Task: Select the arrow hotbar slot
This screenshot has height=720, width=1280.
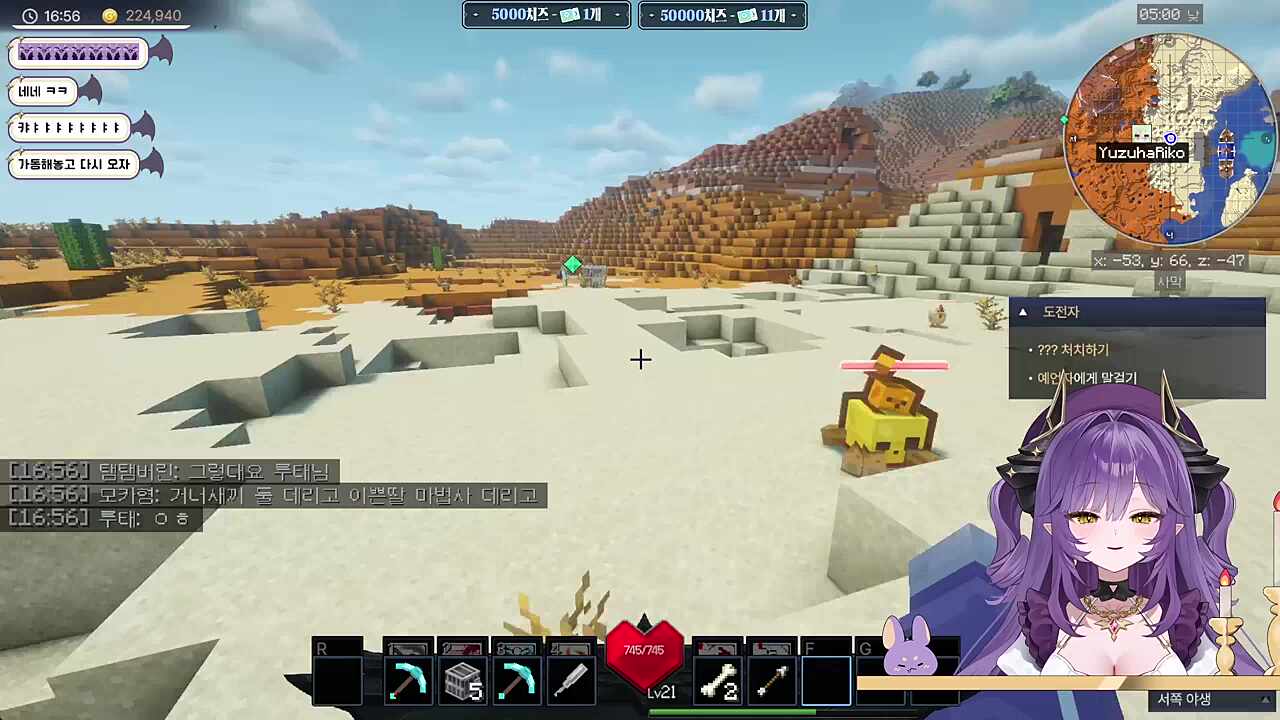Action: click(x=771, y=681)
